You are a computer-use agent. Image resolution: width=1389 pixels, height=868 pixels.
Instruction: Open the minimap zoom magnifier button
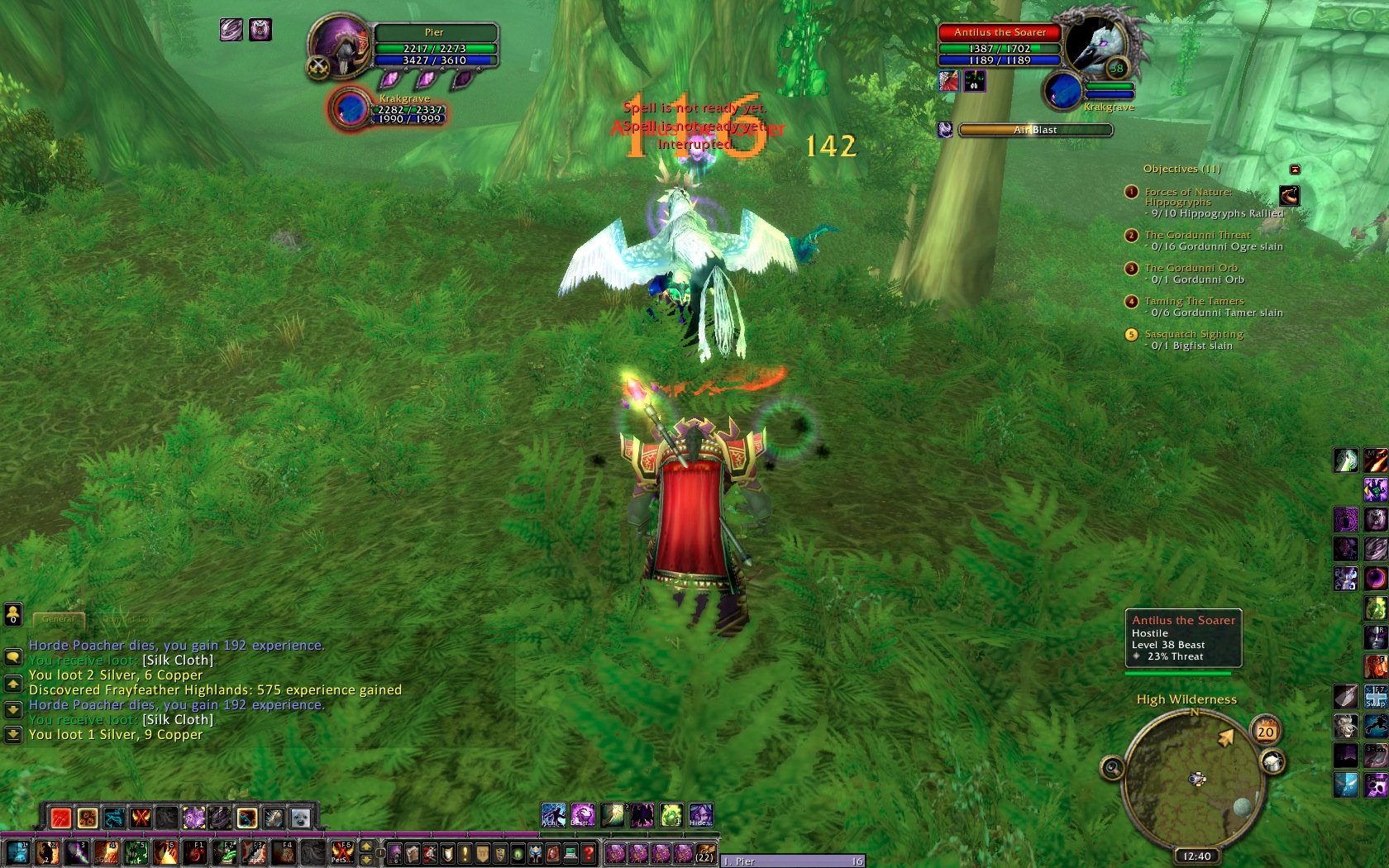pos(1113,769)
